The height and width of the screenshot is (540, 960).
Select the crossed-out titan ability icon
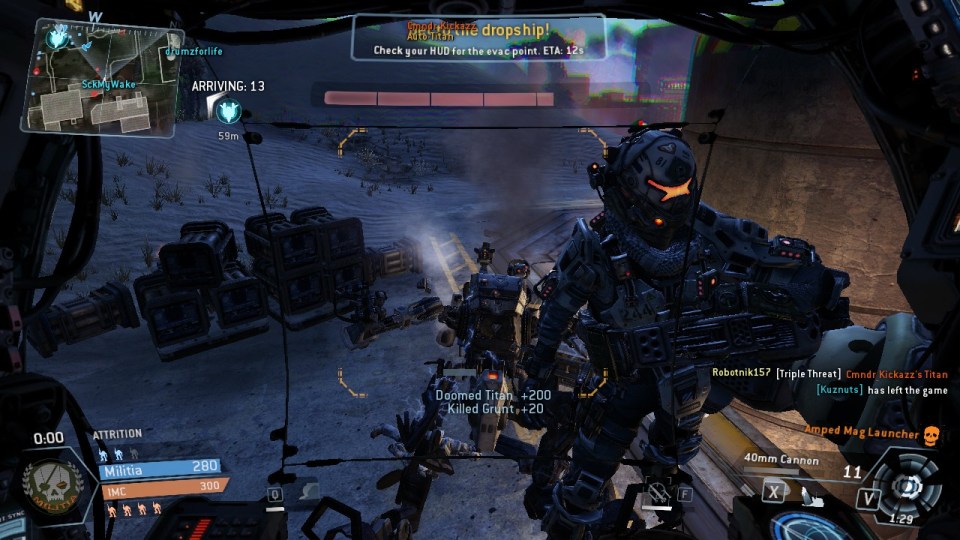(656, 491)
